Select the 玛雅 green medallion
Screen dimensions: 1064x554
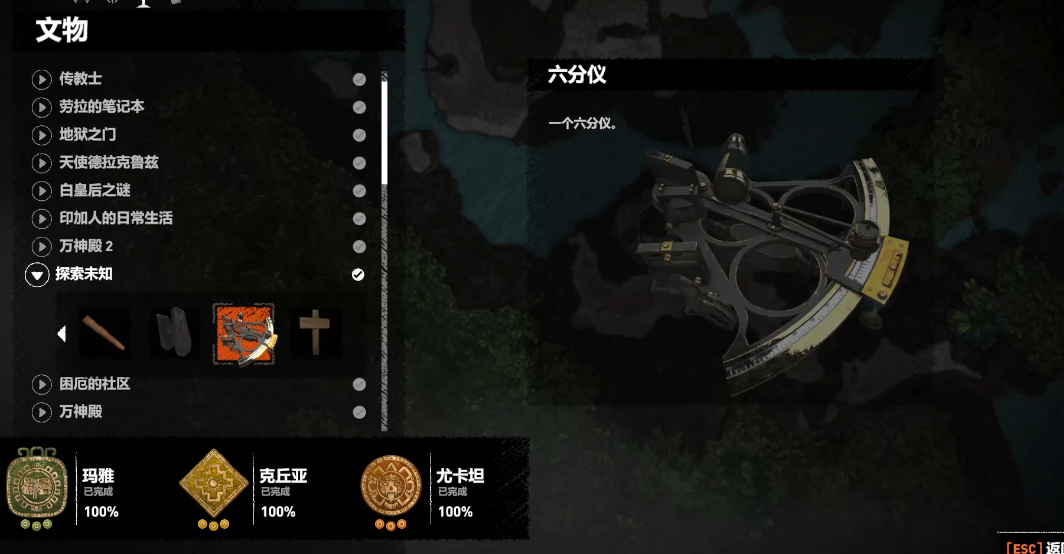36,486
